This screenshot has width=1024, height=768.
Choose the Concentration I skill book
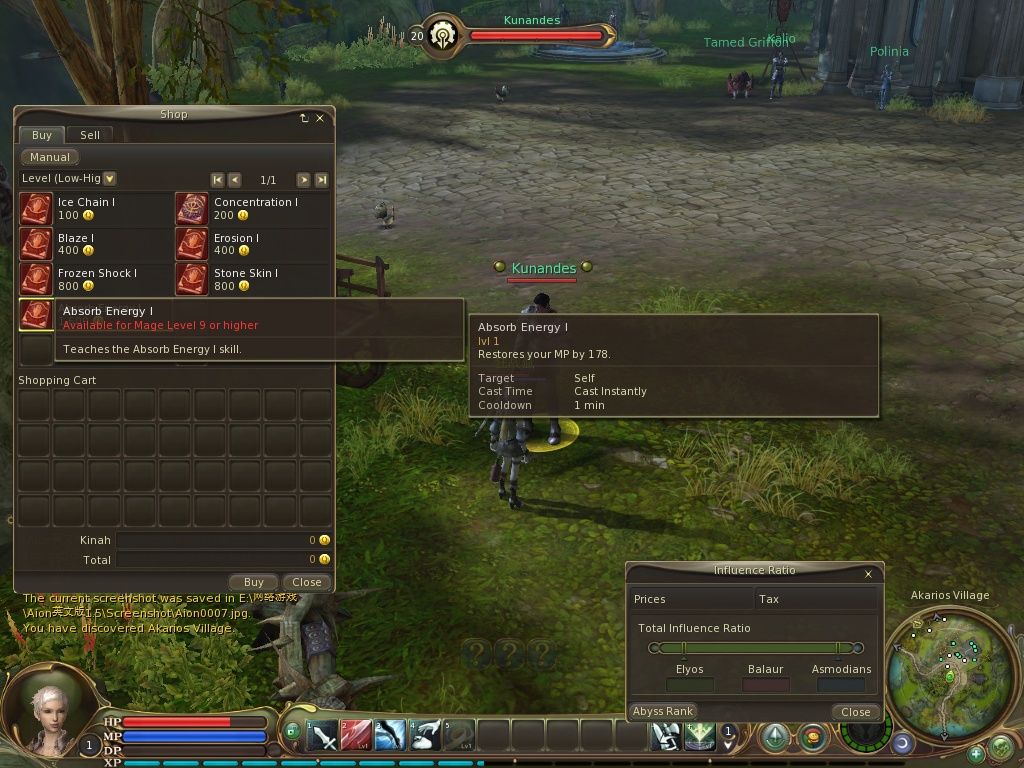tap(192, 209)
